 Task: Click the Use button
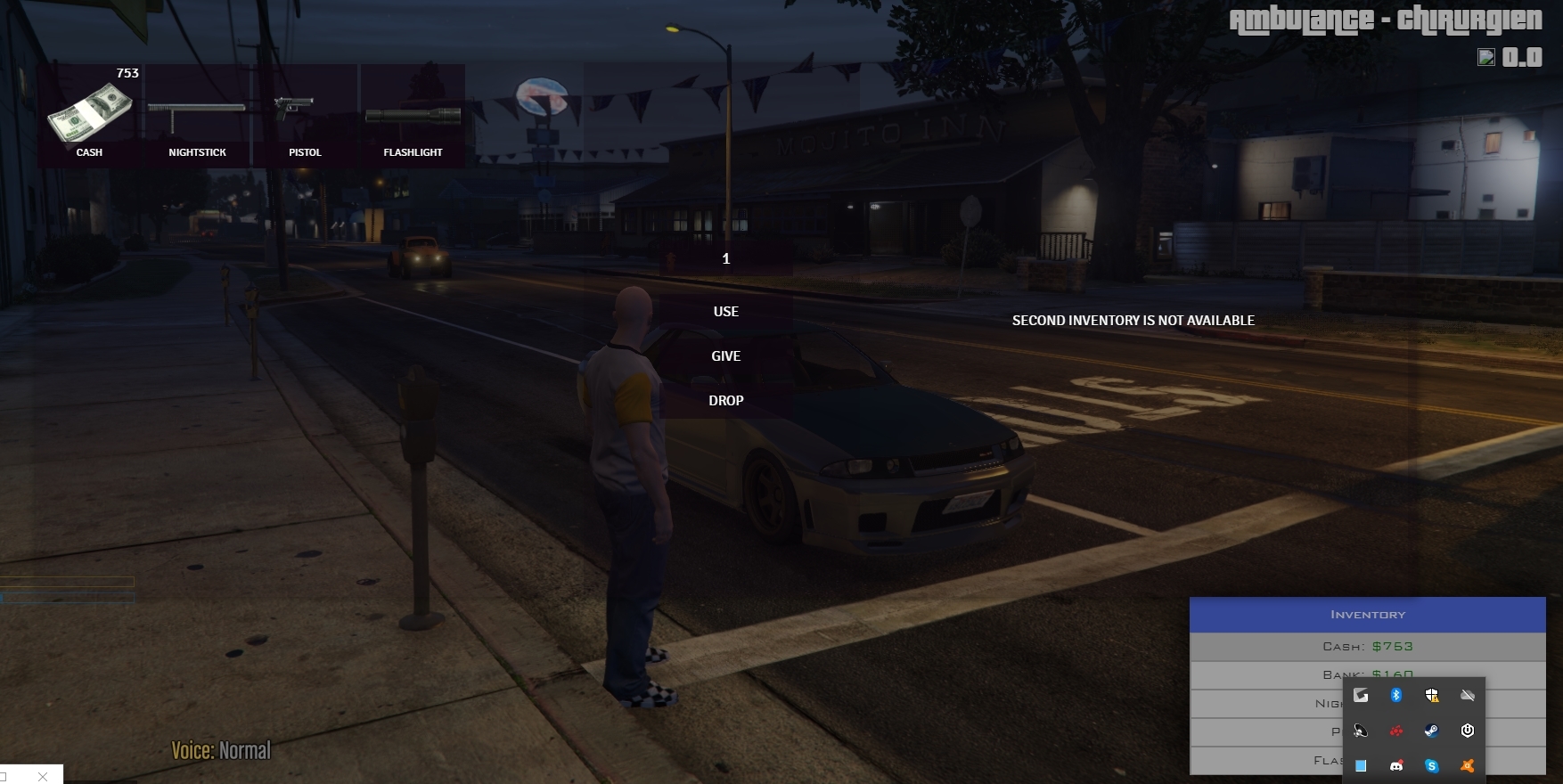726,312
